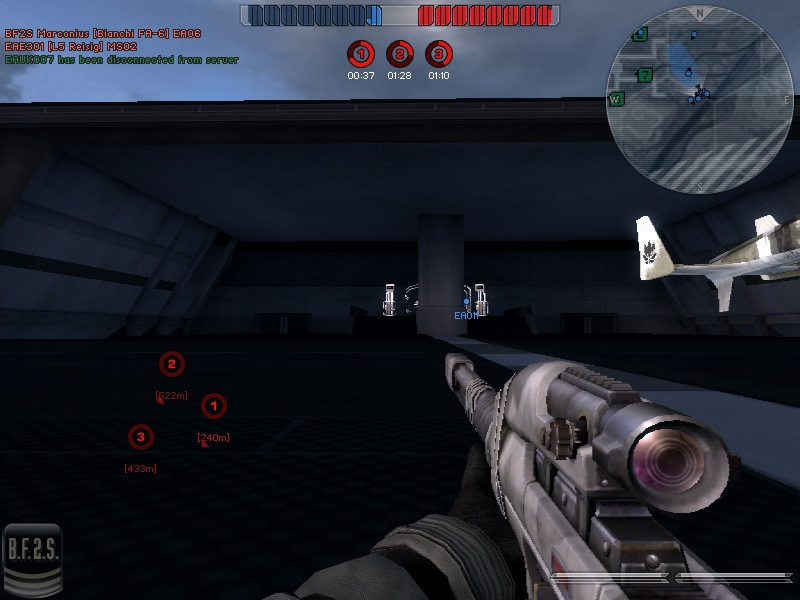Screen dimensions: 800x600
Task: Click the red objective 3 marker at 433m
Action: pos(140,436)
